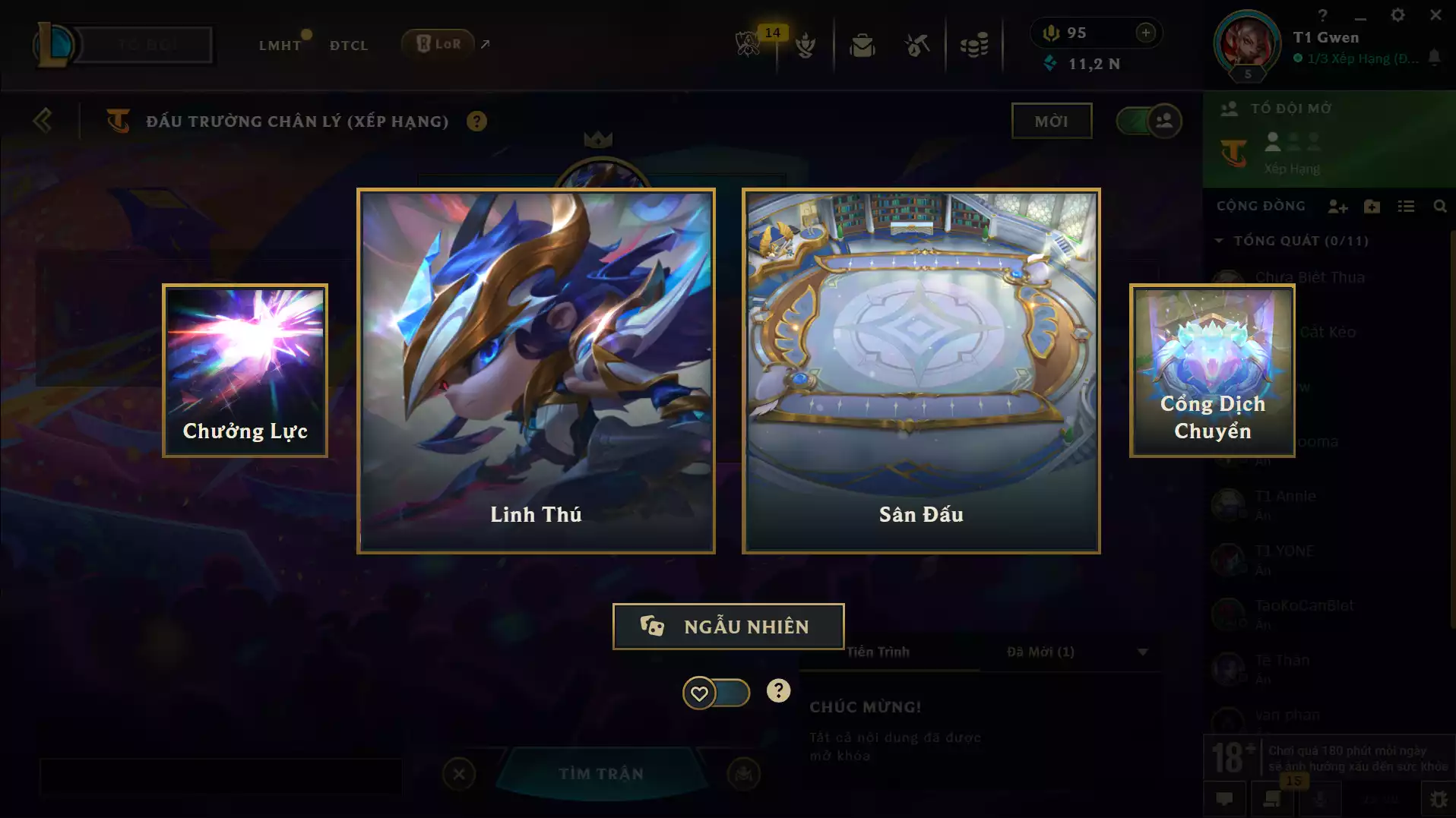
Task: Open the store coins icon
Action: click(976, 46)
